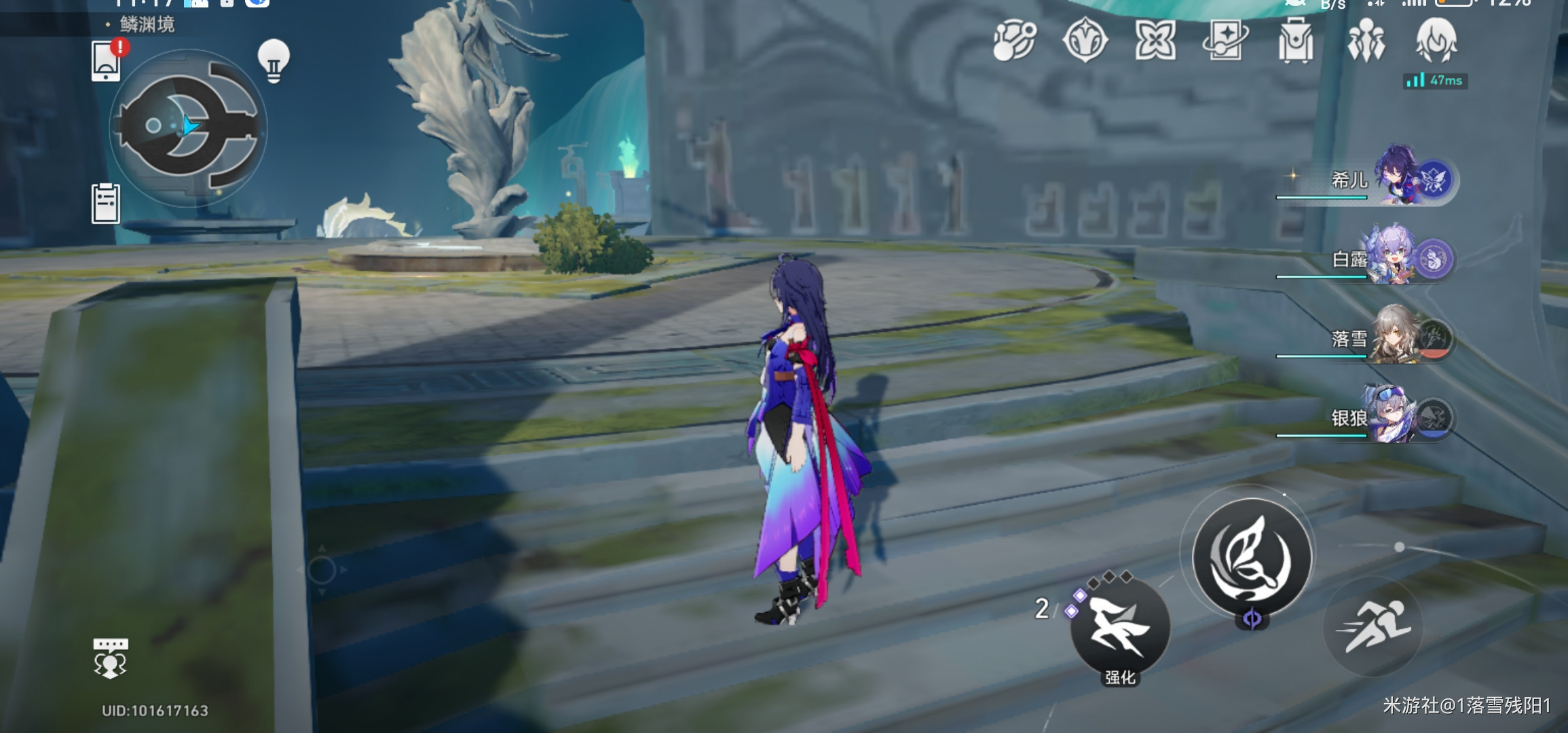Open the planet travel icon
This screenshot has width=1568, height=733.
click(x=1015, y=40)
